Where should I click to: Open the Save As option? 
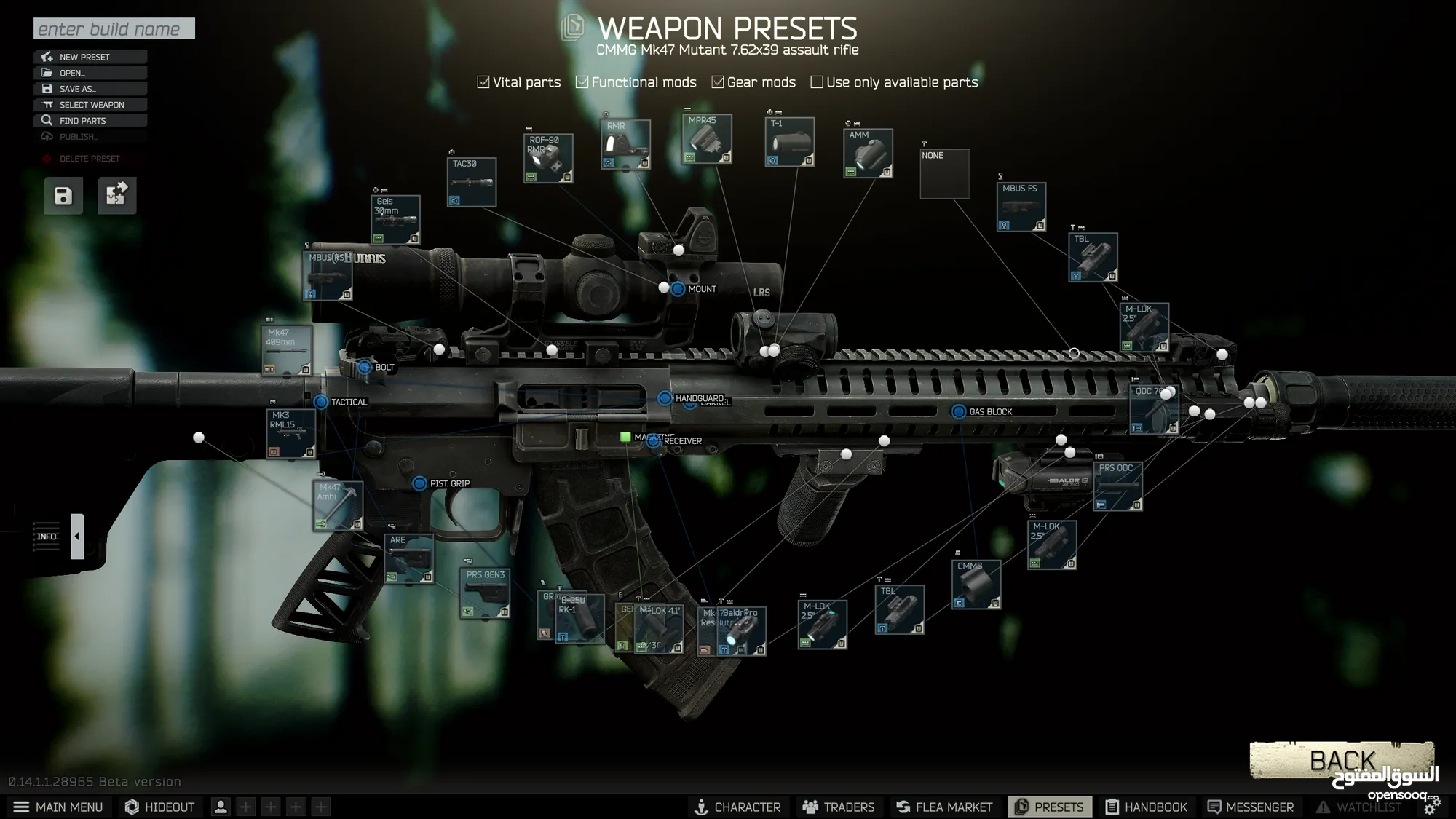(x=90, y=89)
